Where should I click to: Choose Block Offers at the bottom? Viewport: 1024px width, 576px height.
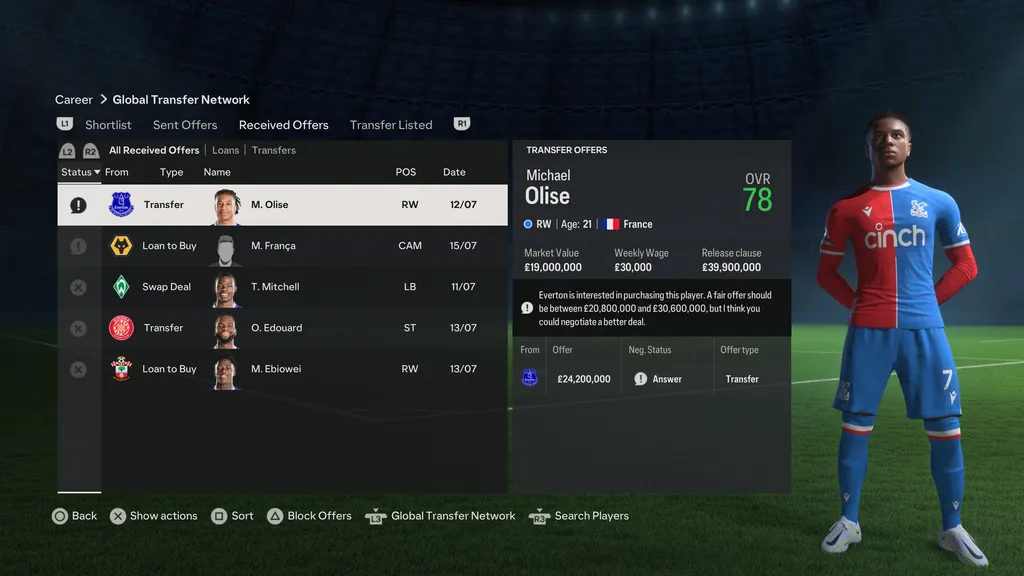(x=309, y=516)
